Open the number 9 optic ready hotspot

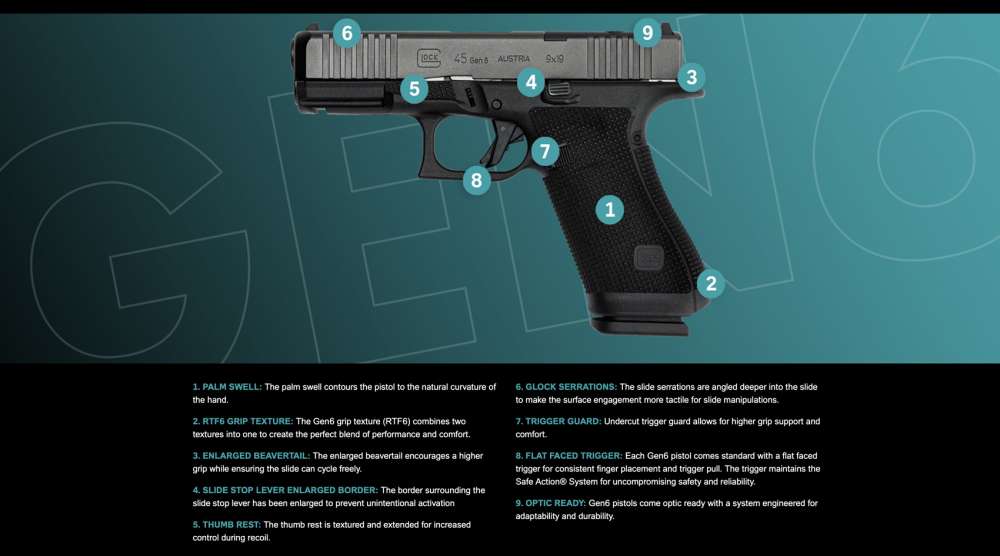point(647,33)
